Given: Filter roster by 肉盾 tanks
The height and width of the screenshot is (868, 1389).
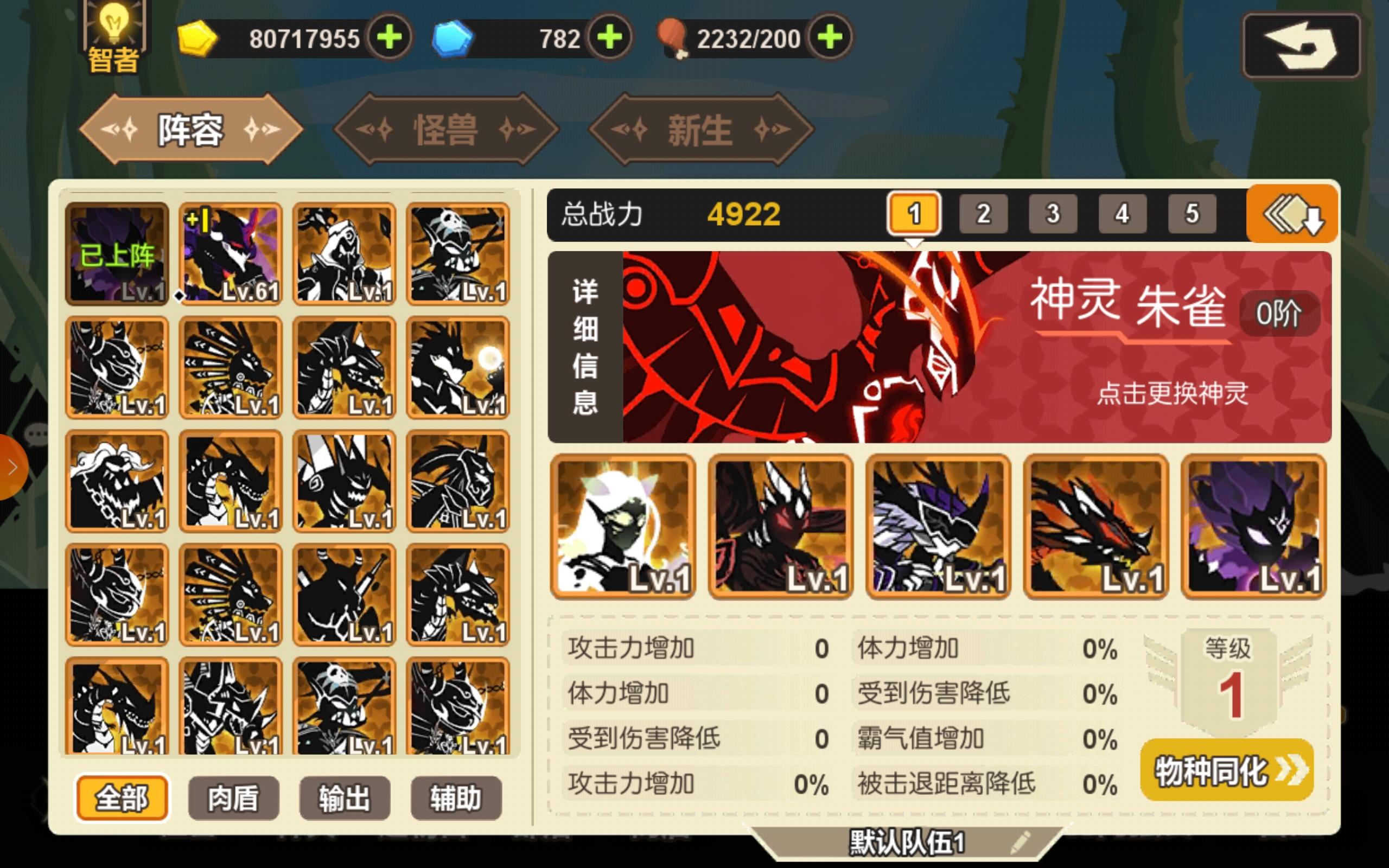Looking at the screenshot, I should pos(233,798).
